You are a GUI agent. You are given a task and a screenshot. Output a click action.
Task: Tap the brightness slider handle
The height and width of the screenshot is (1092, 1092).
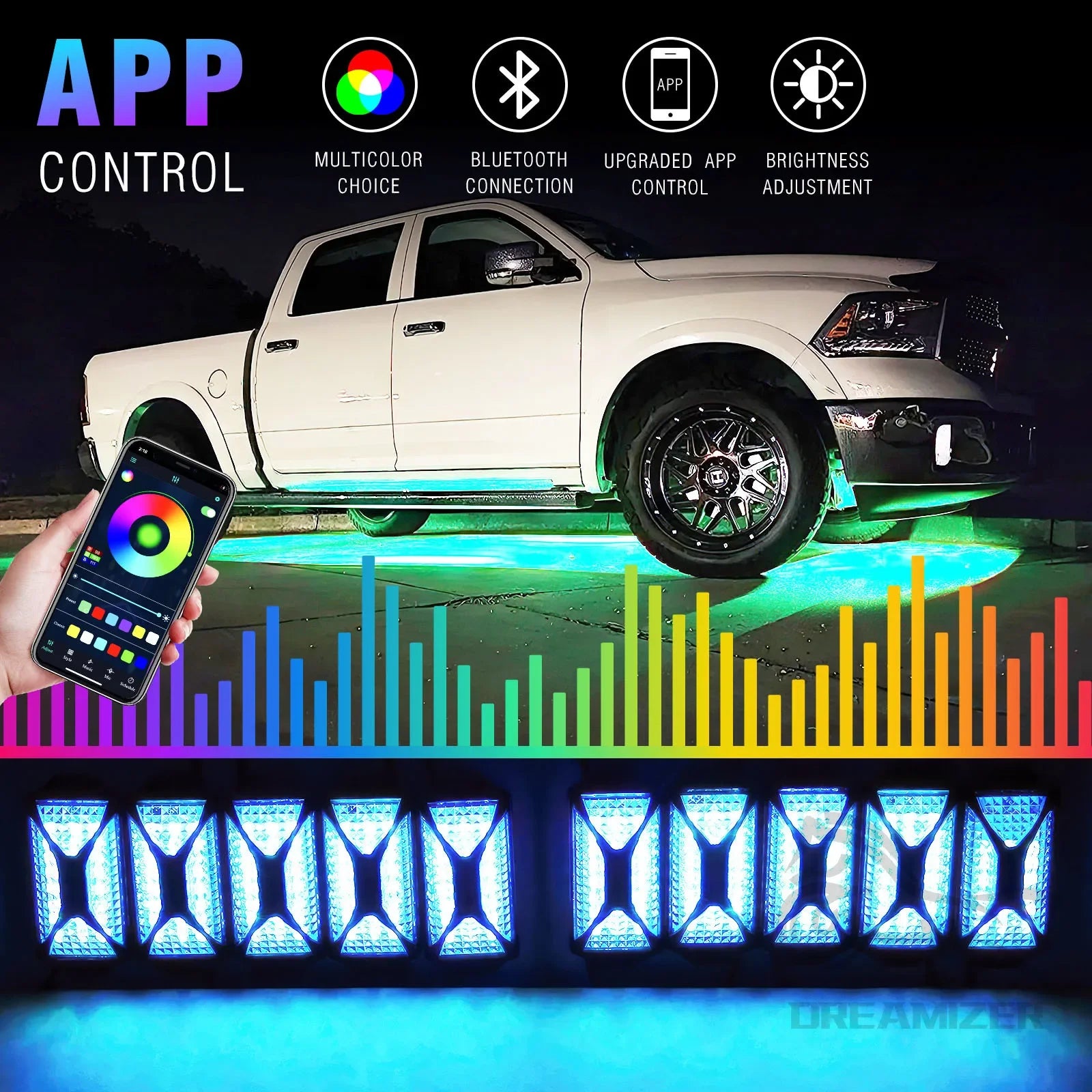[x=159, y=614]
